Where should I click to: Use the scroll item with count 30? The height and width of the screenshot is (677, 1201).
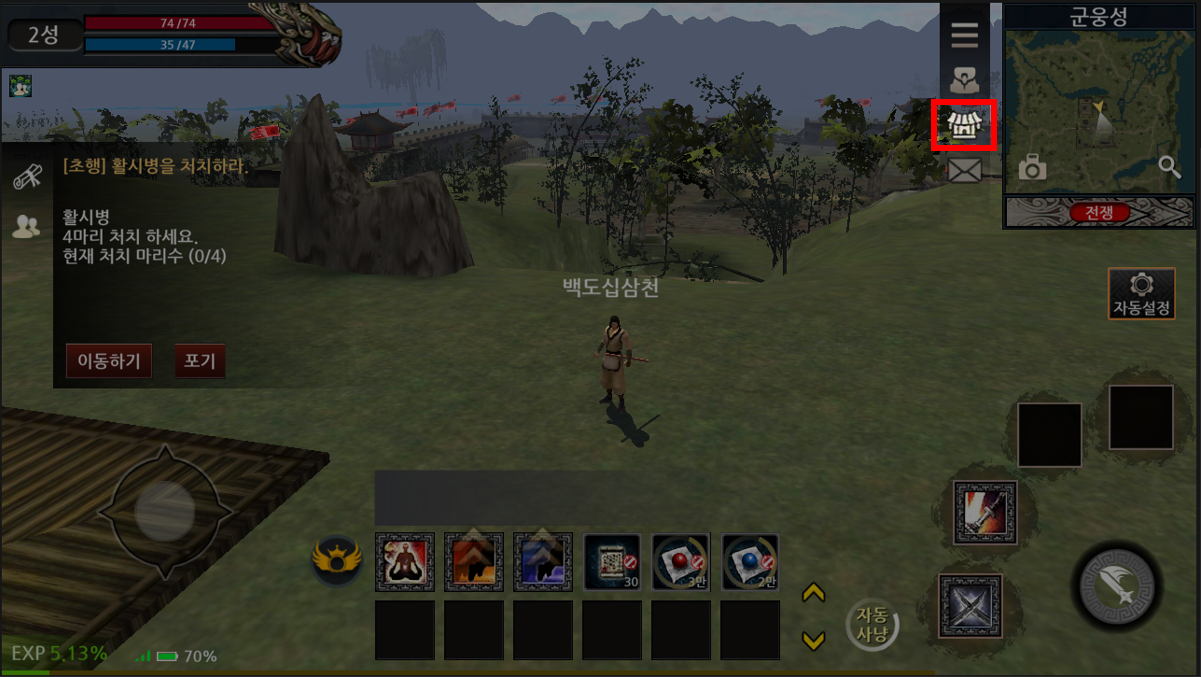tap(612, 562)
